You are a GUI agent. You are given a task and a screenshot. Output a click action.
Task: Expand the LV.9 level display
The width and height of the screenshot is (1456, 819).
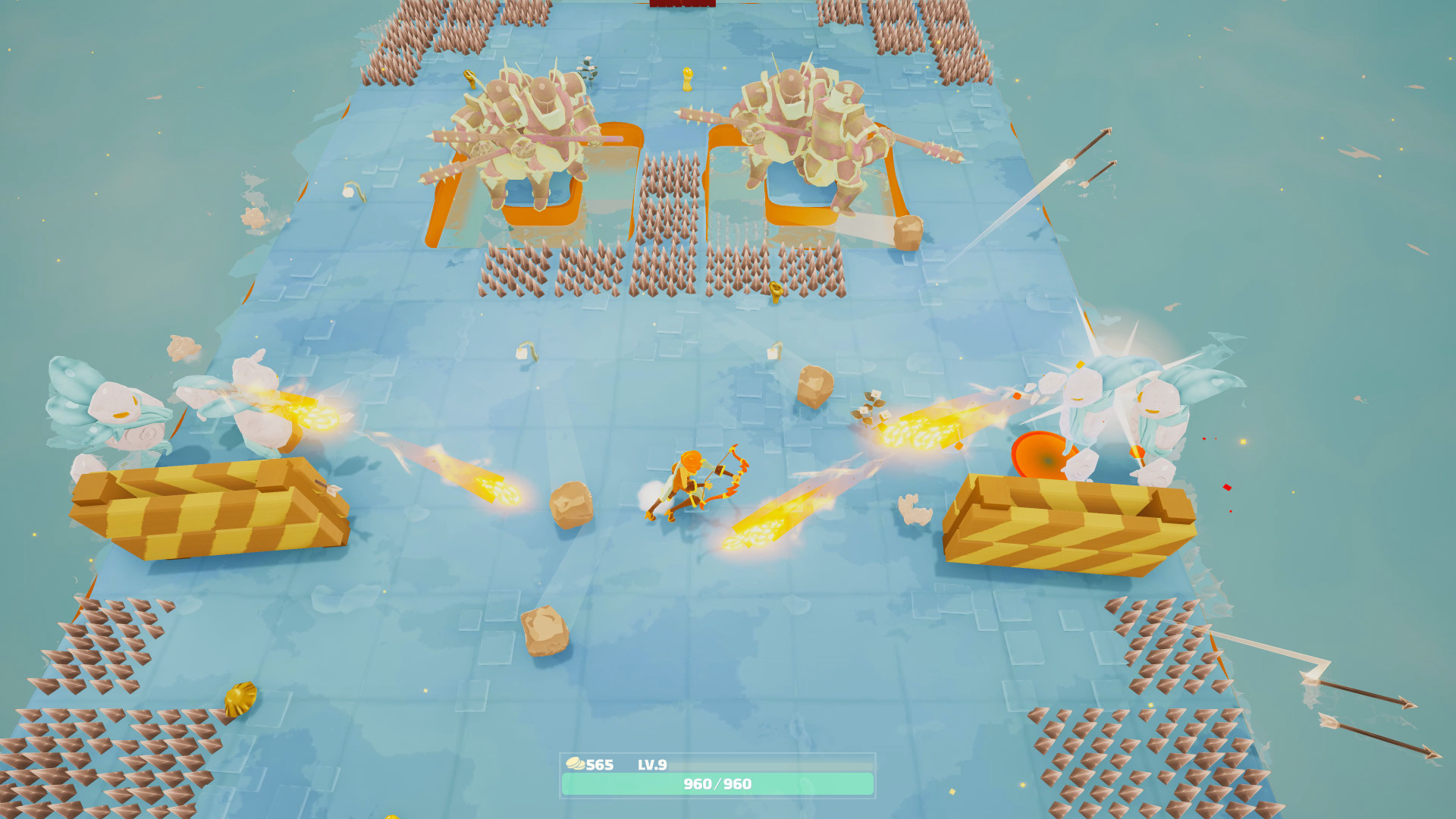click(x=654, y=764)
